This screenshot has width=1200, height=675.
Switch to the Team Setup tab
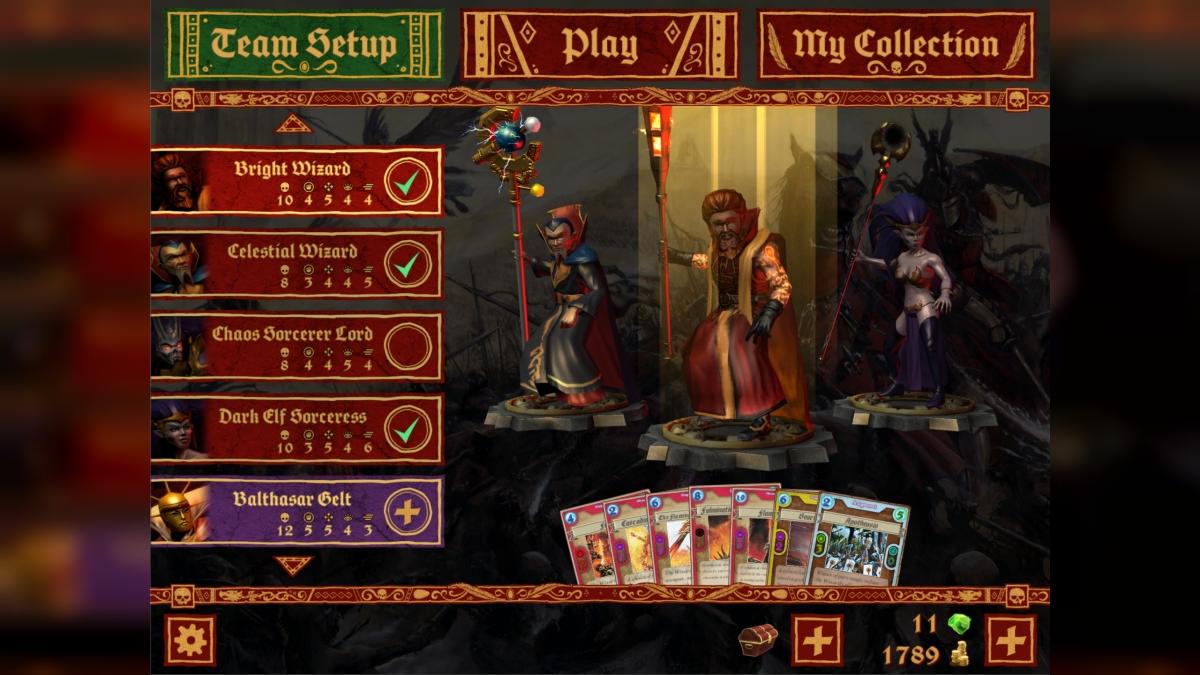pos(304,45)
